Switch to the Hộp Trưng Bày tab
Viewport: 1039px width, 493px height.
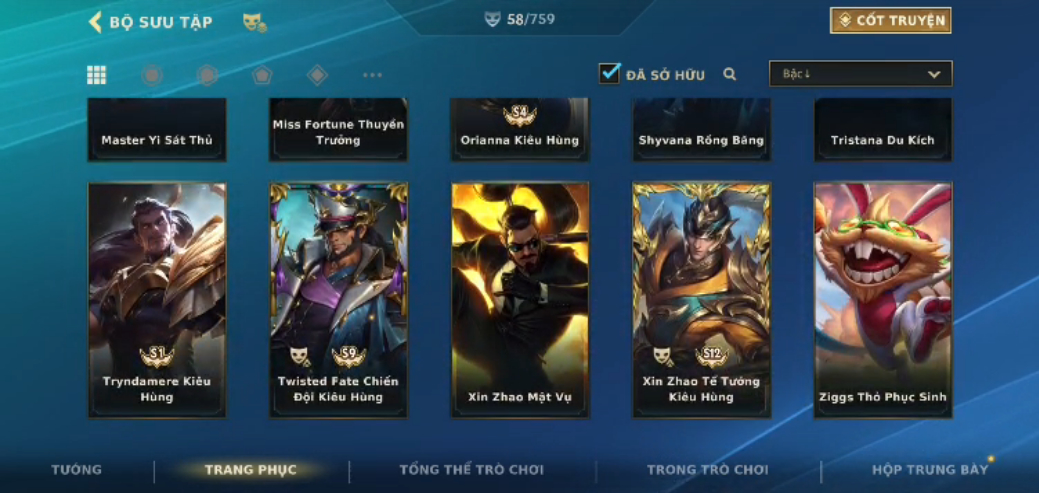point(930,470)
